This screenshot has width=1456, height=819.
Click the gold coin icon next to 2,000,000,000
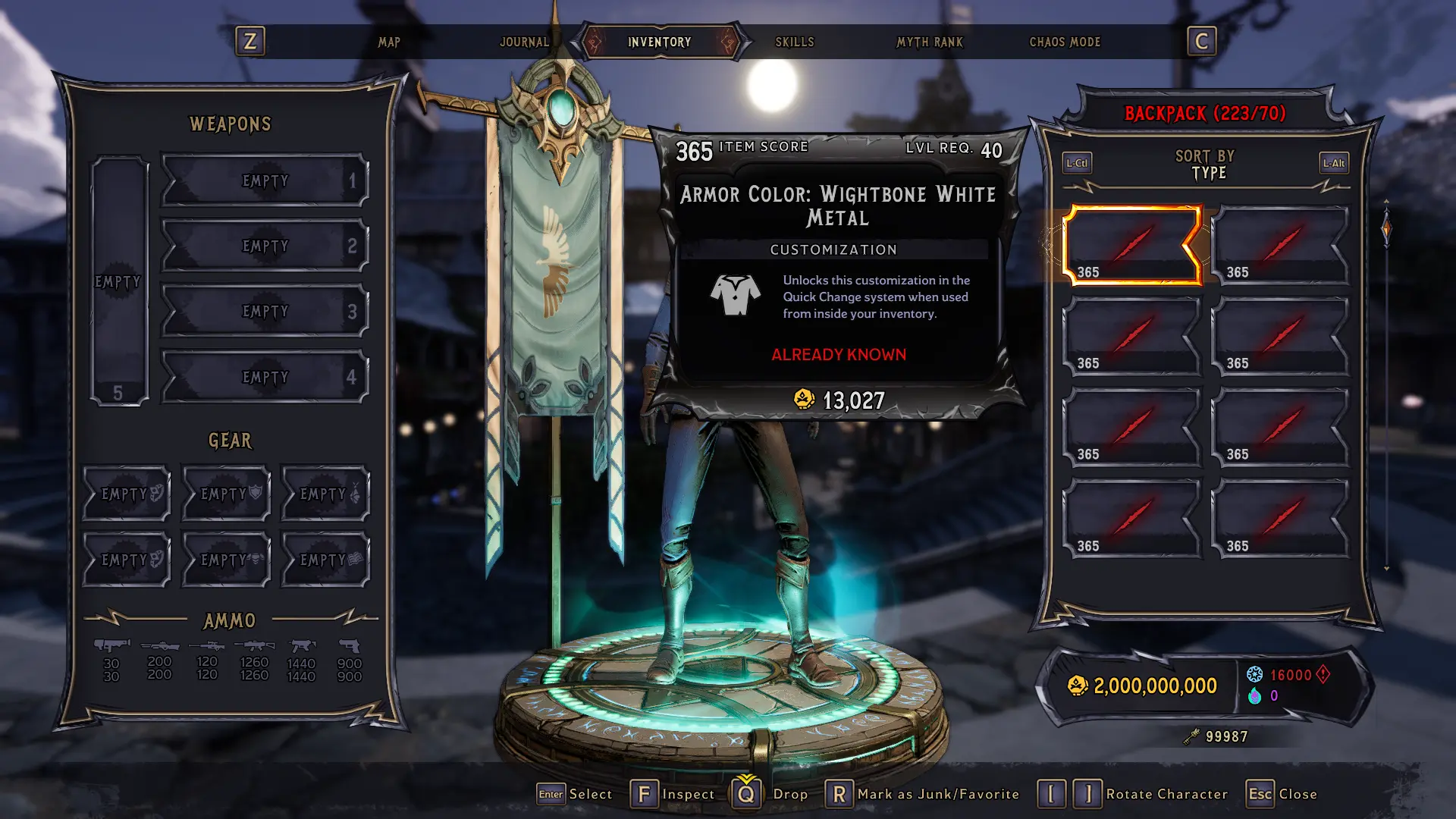(x=1078, y=685)
